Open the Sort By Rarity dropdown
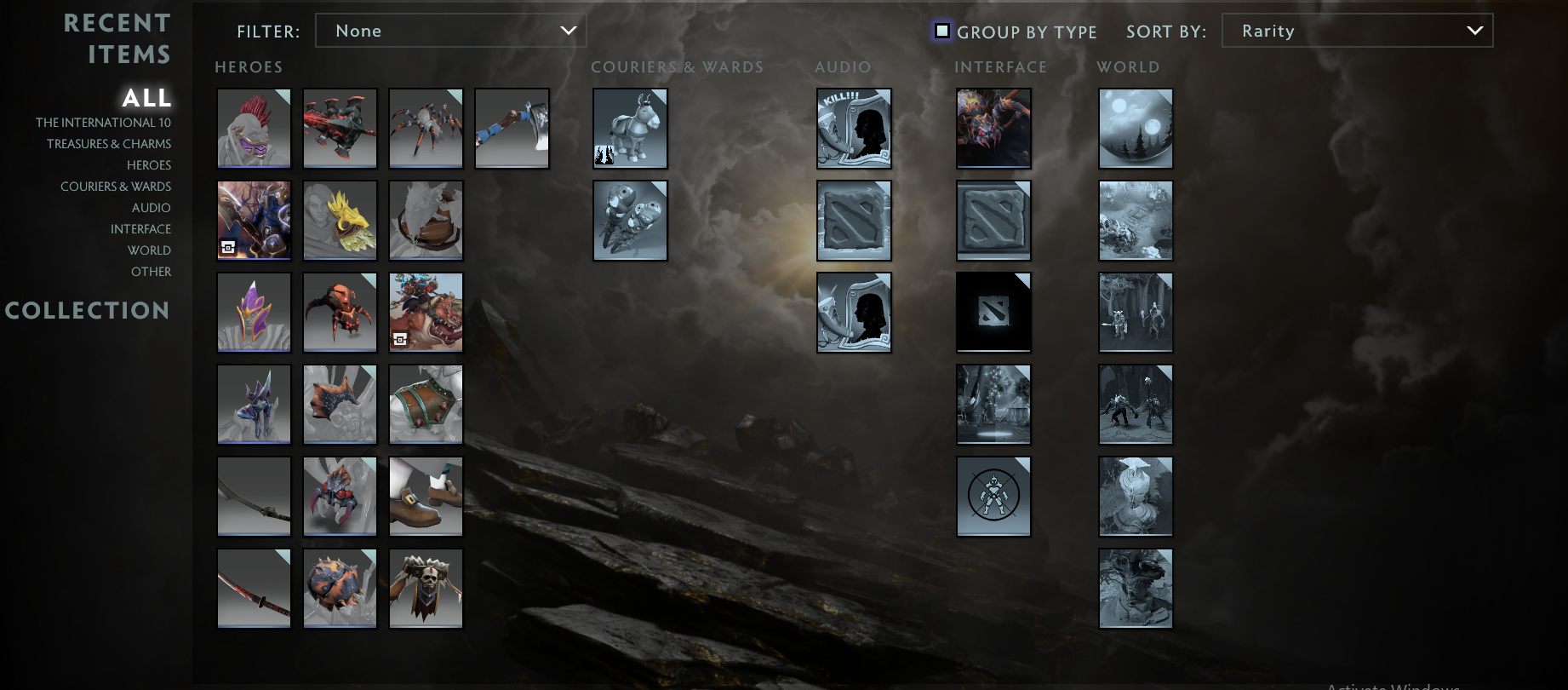This screenshot has height=690, width=1568. coord(1357,30)
